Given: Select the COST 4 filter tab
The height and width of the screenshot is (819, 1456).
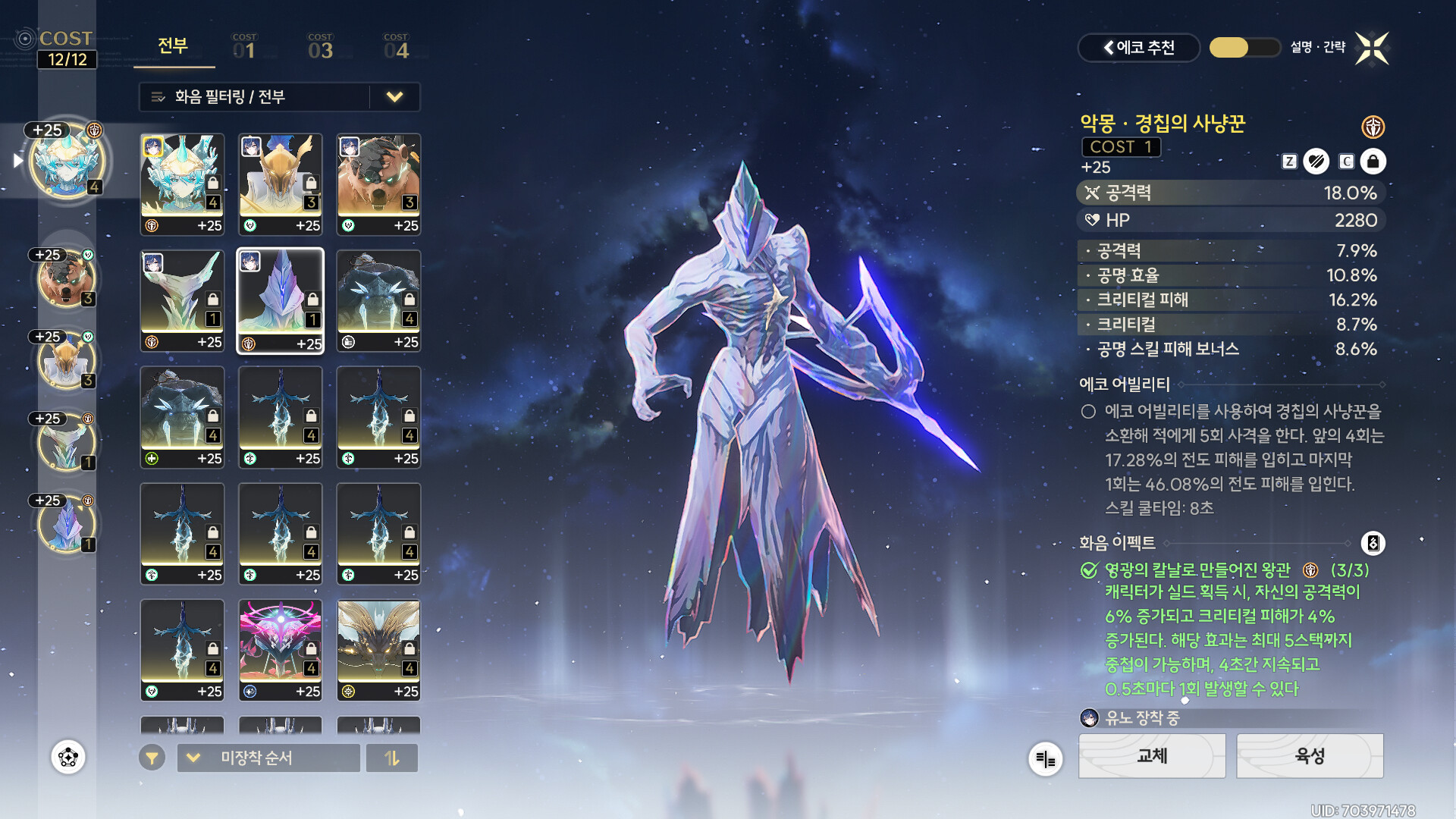Looking at the screenshot, I should click(x=396, y=47).
